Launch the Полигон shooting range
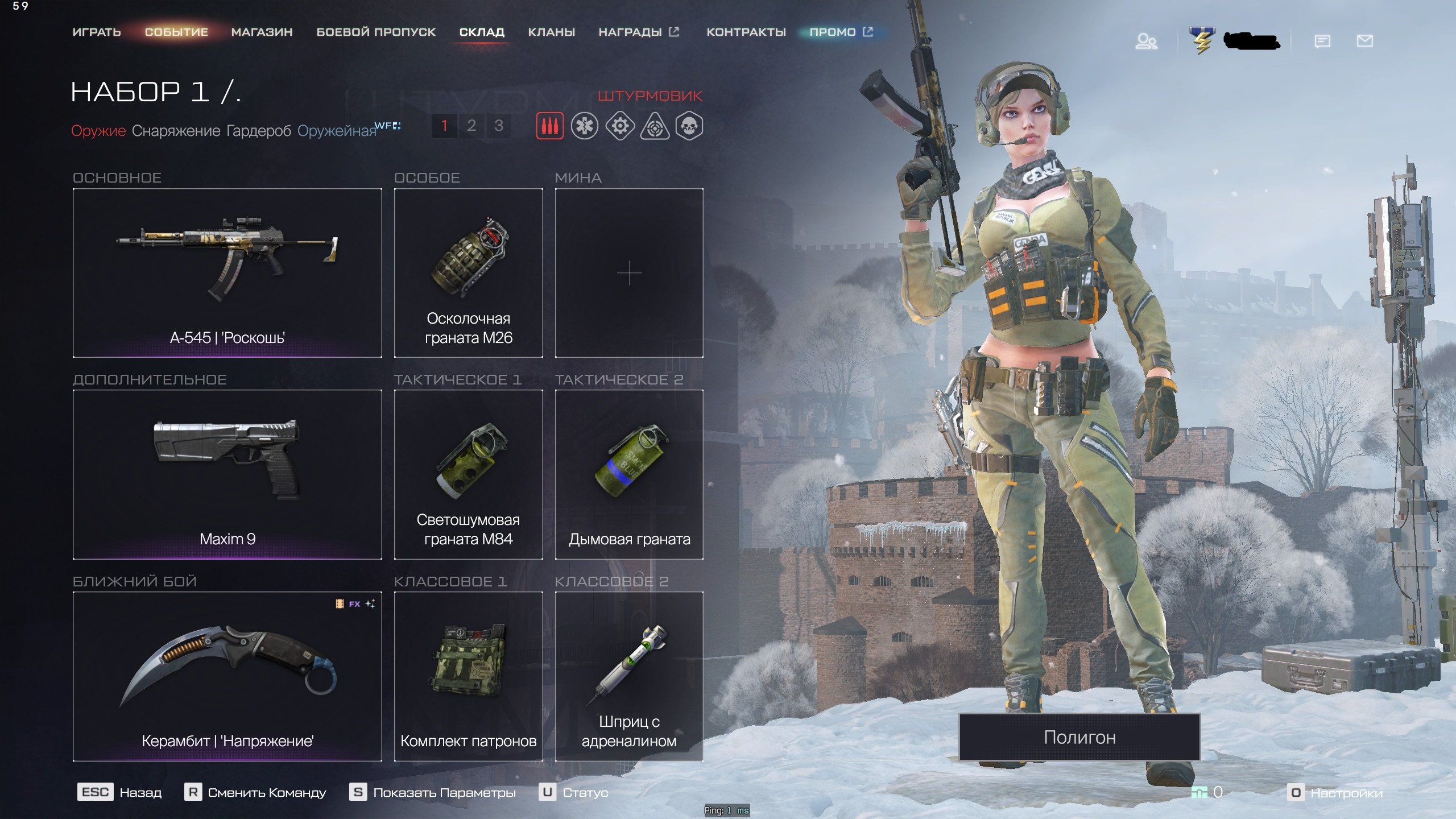Viewport: 1456px width, 819px height. coord(1079,737)
